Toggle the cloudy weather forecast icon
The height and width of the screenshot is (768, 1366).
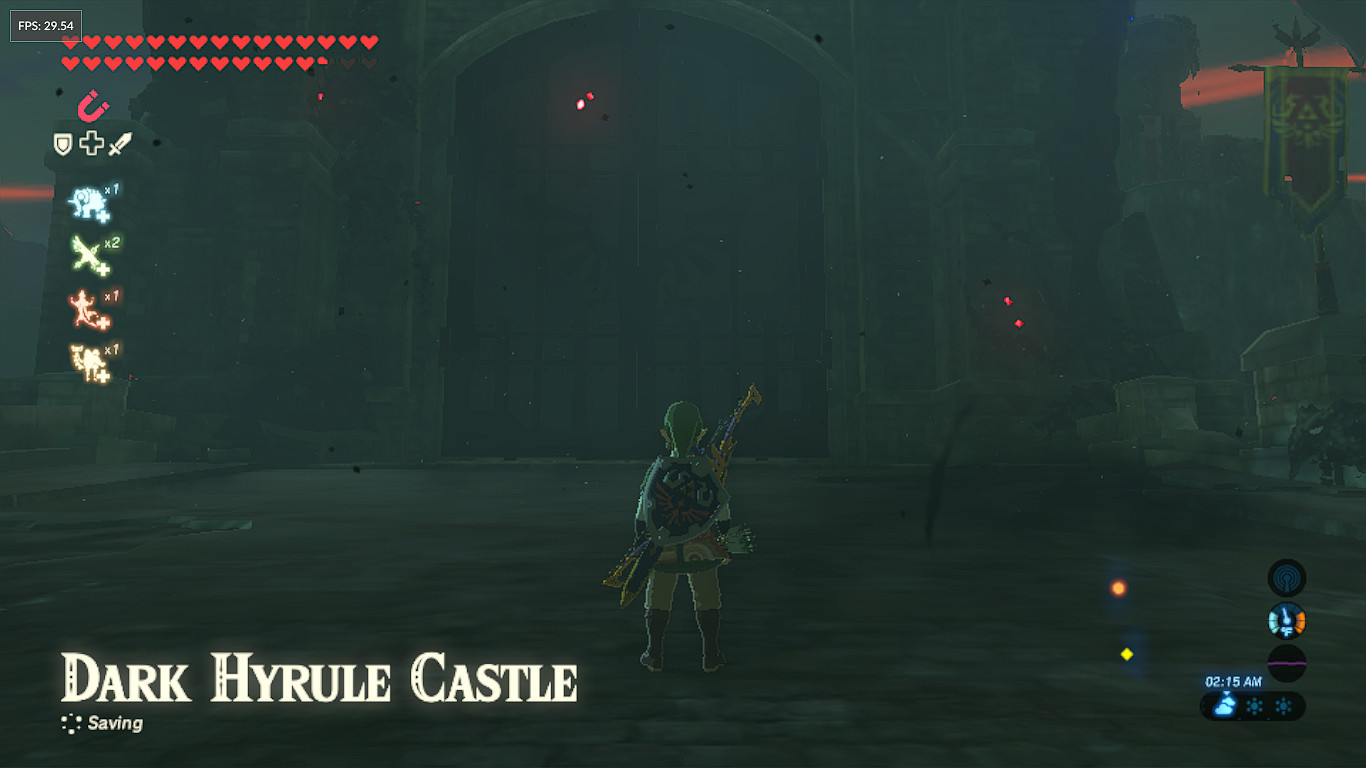[1224, 704]
